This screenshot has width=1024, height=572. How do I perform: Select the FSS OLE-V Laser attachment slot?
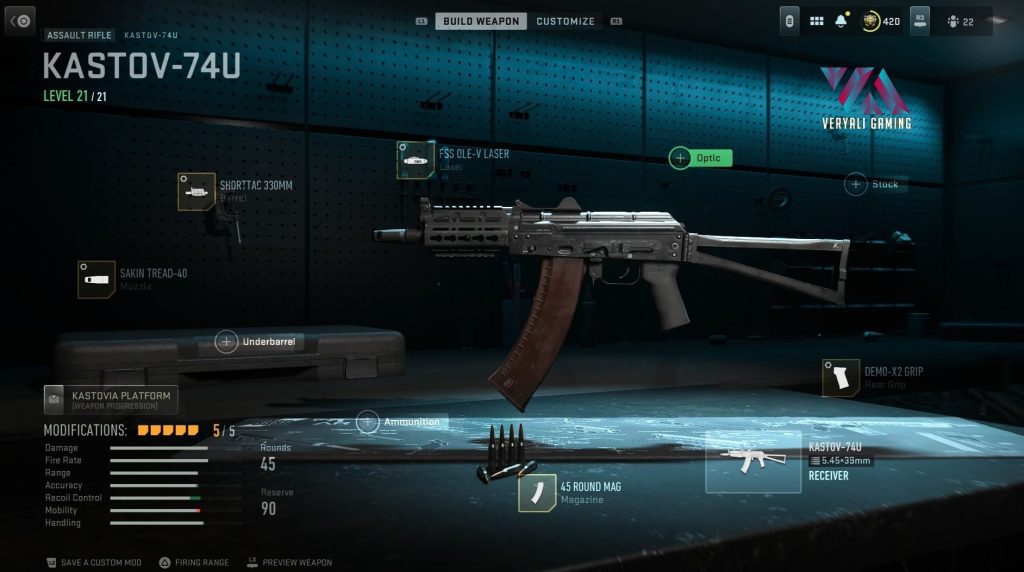pyautogui.click(x=415, y=160)
